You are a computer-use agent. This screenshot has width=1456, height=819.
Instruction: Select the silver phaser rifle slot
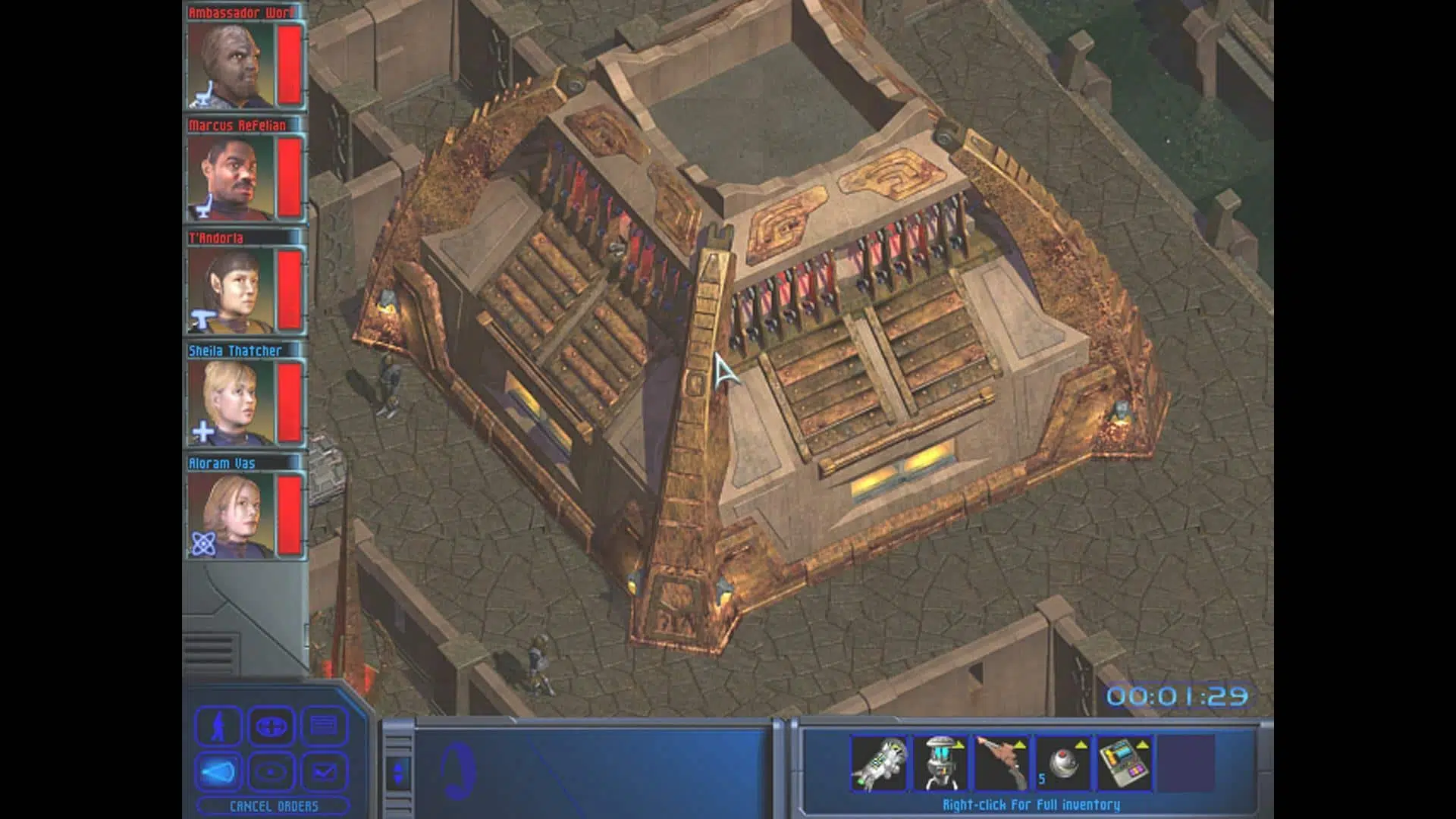pos(880,764)
